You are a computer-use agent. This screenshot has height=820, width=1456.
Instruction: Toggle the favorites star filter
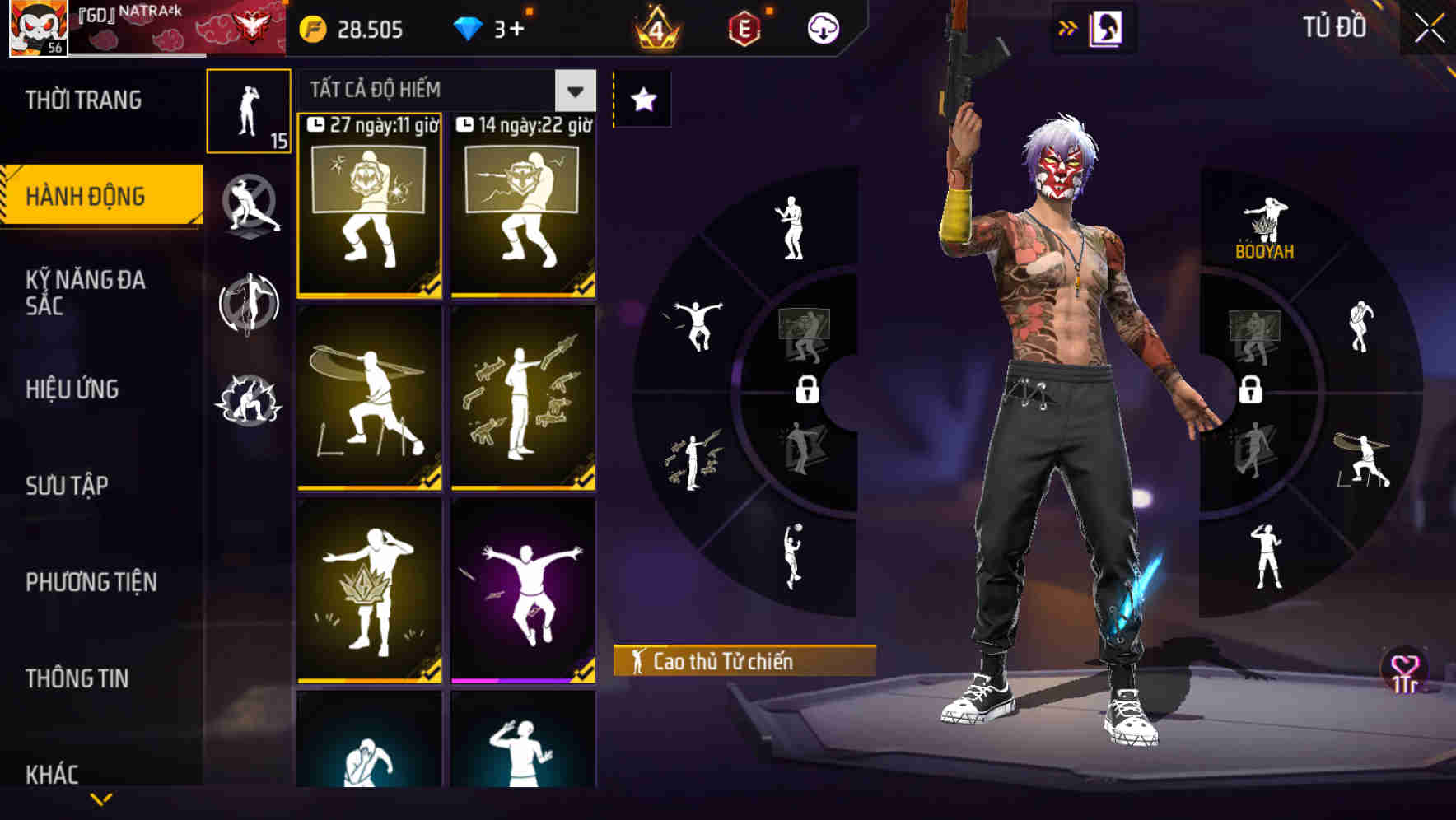[x=643, y=100]
